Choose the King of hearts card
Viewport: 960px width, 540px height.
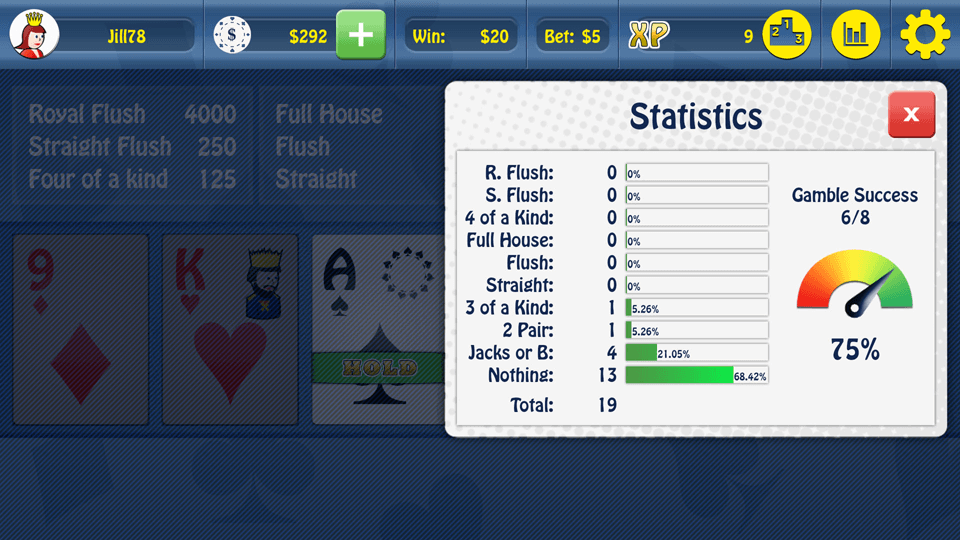(x=230, y=329)
